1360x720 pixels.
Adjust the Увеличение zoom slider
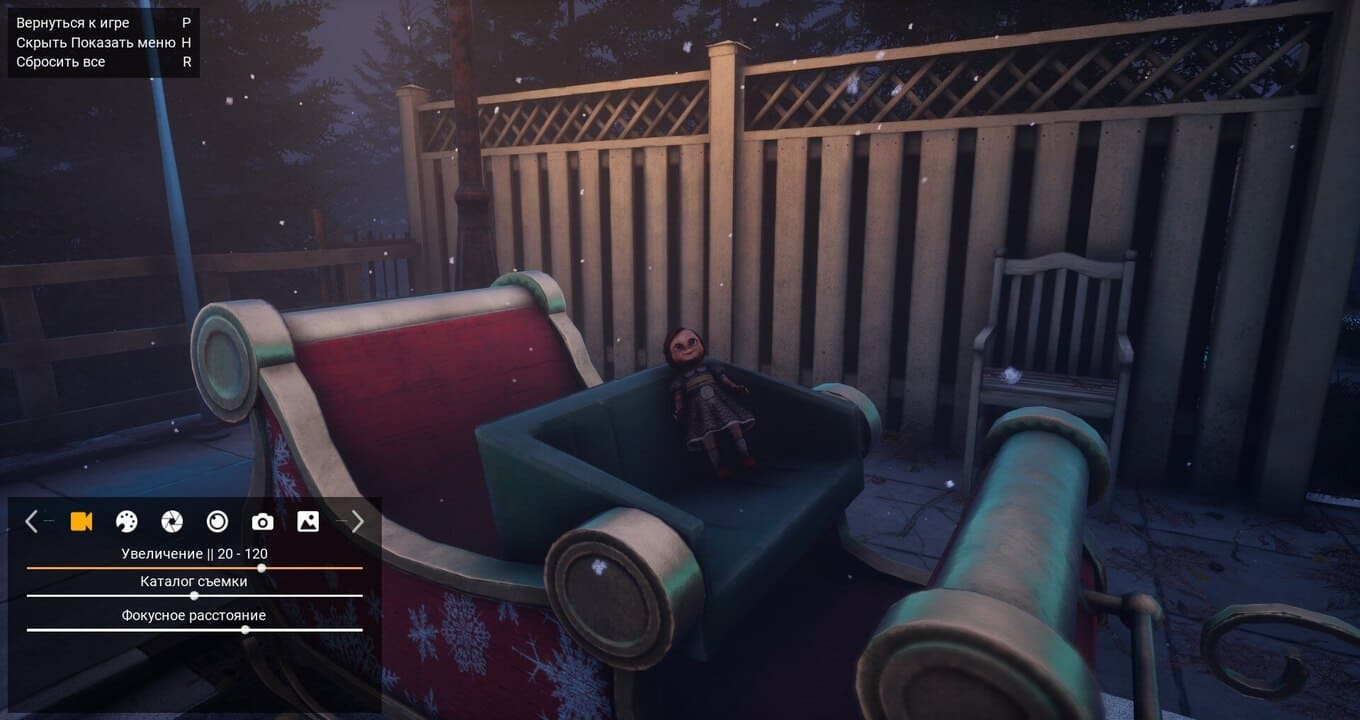click(261, 568)
